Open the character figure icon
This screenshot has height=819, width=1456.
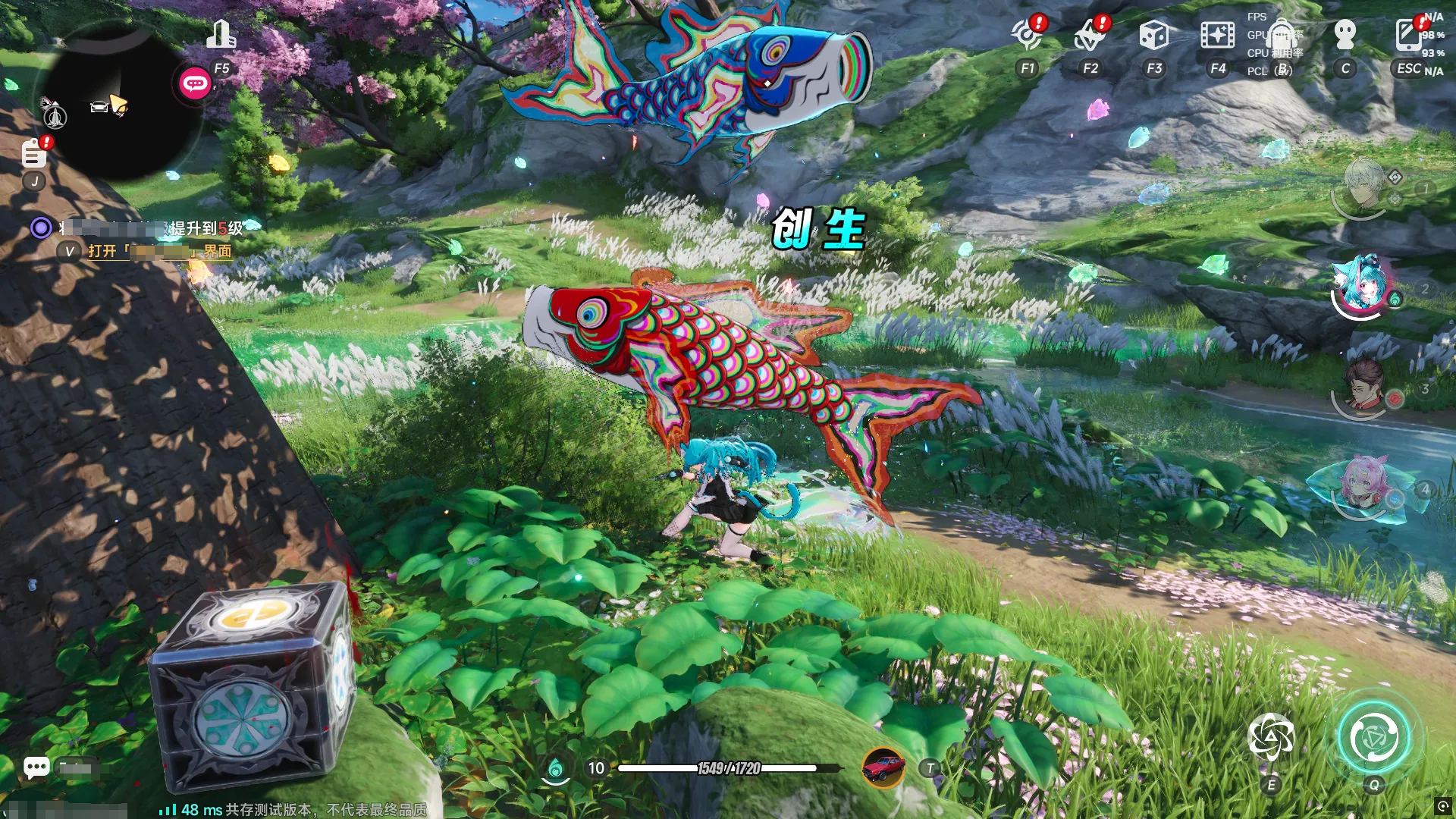[x=1345, y=36]
